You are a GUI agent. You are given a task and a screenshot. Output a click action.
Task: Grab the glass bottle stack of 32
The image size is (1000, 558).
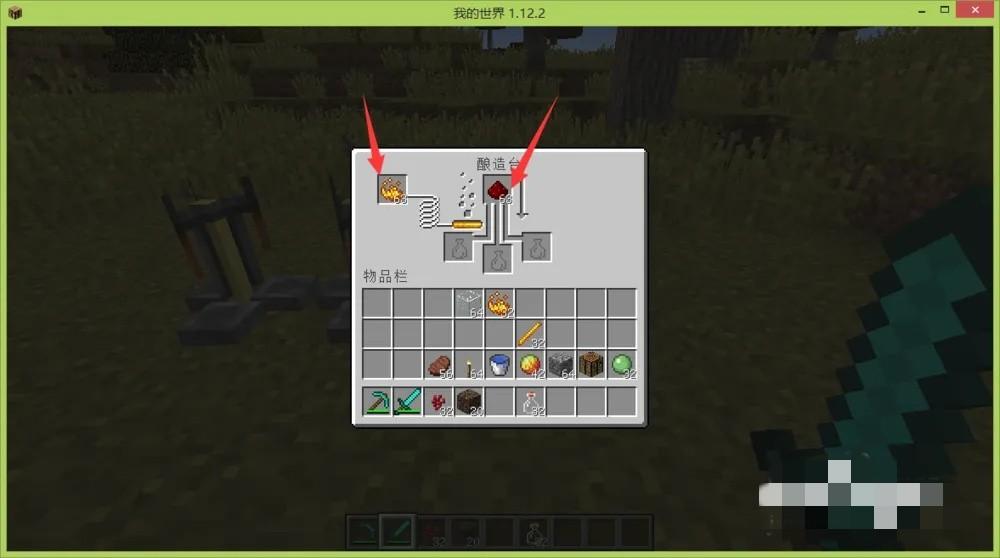point(530,402)
